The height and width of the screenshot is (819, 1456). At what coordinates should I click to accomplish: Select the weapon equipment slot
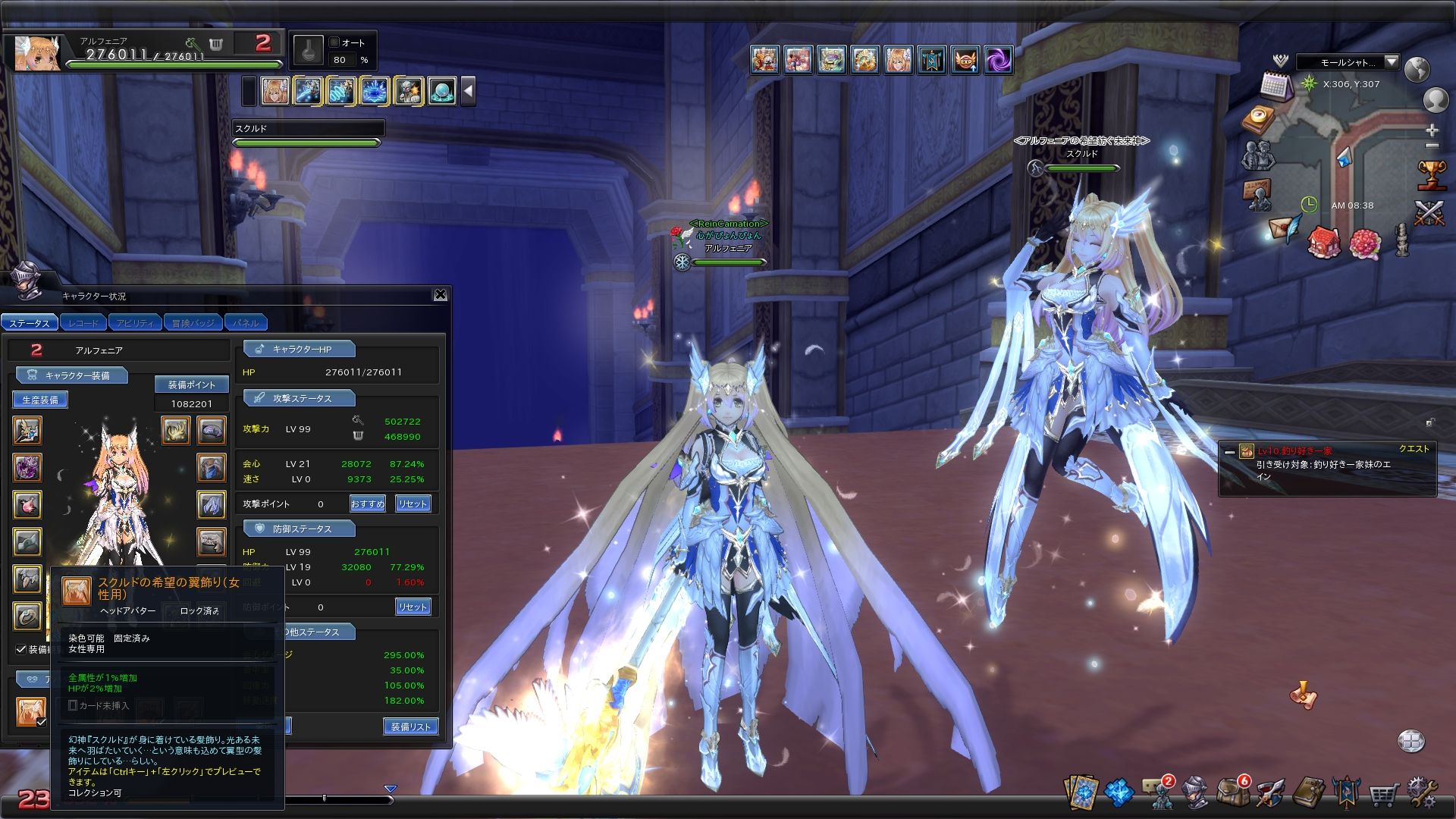(x=28, y=431)
